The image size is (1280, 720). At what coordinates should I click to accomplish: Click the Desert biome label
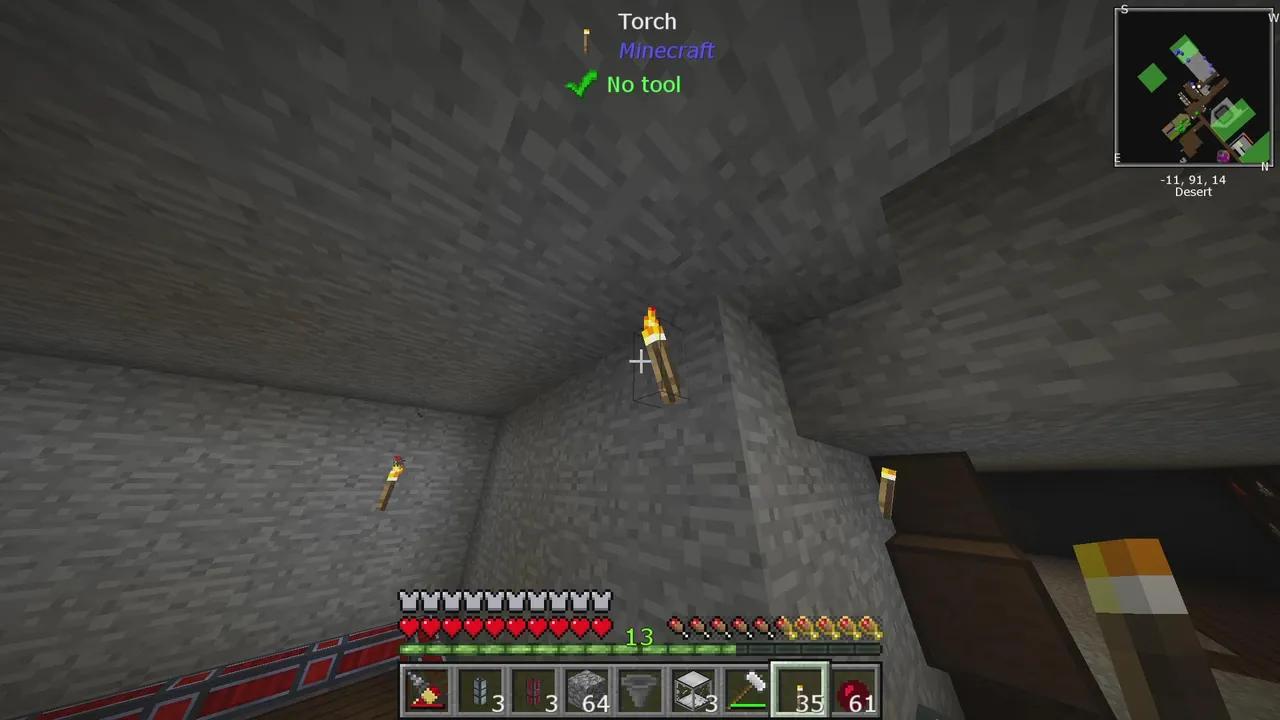pos(1192,192)
